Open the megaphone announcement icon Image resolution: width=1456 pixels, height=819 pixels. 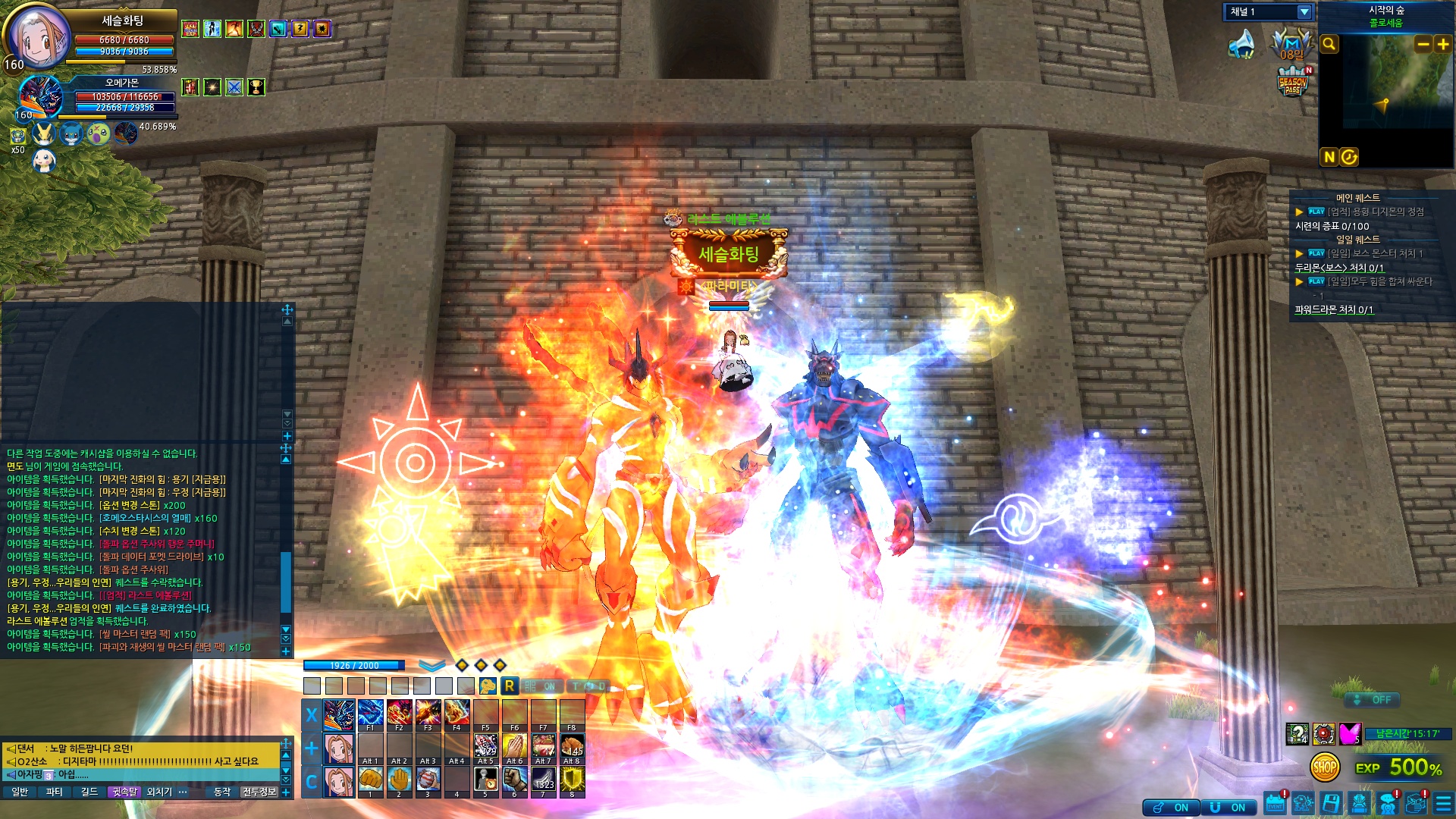point(1241,44)
